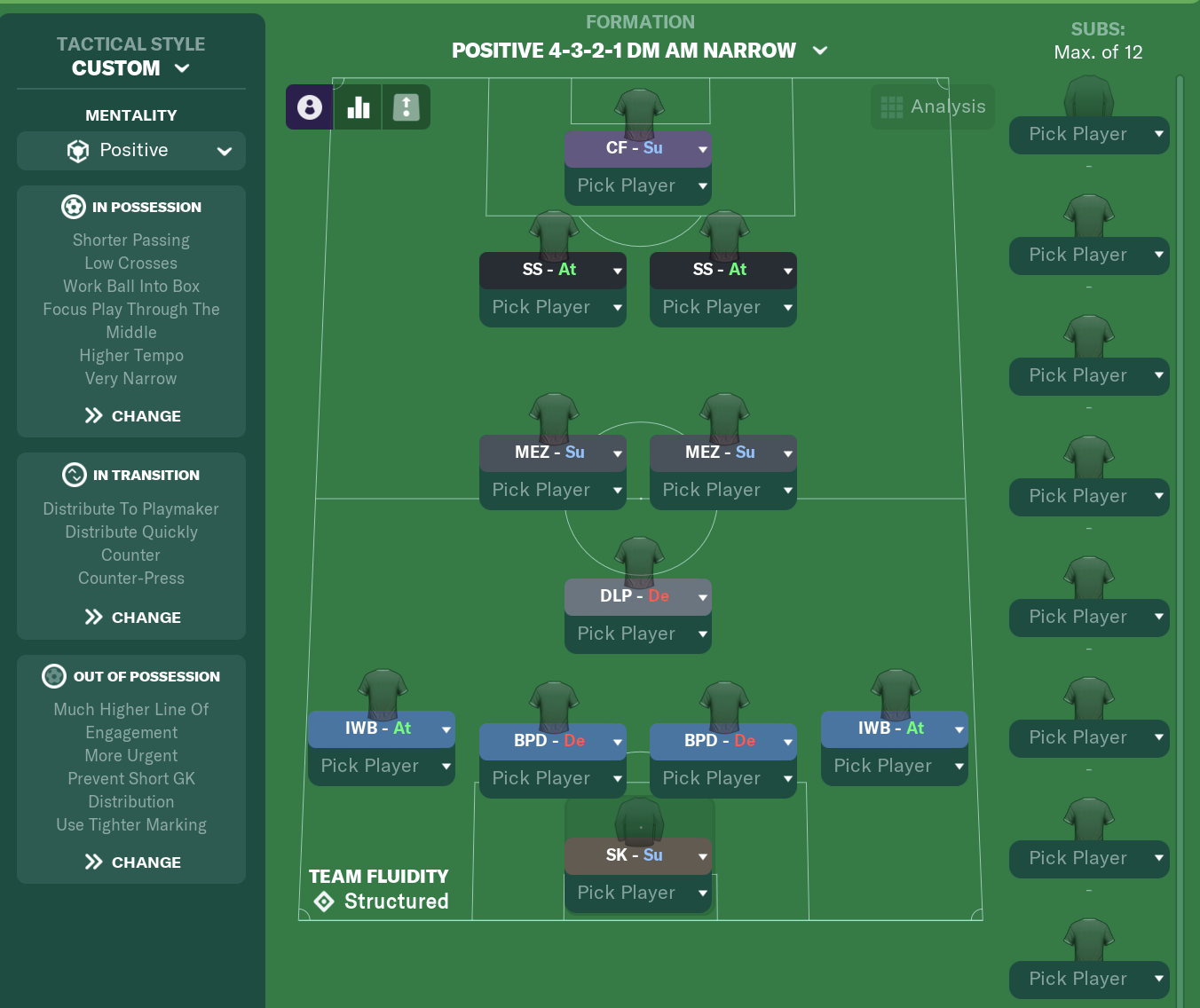The width and height of the screenshot is (1200, 1008).
Task: Select the player icon pitch view
Action: [310, 107]
